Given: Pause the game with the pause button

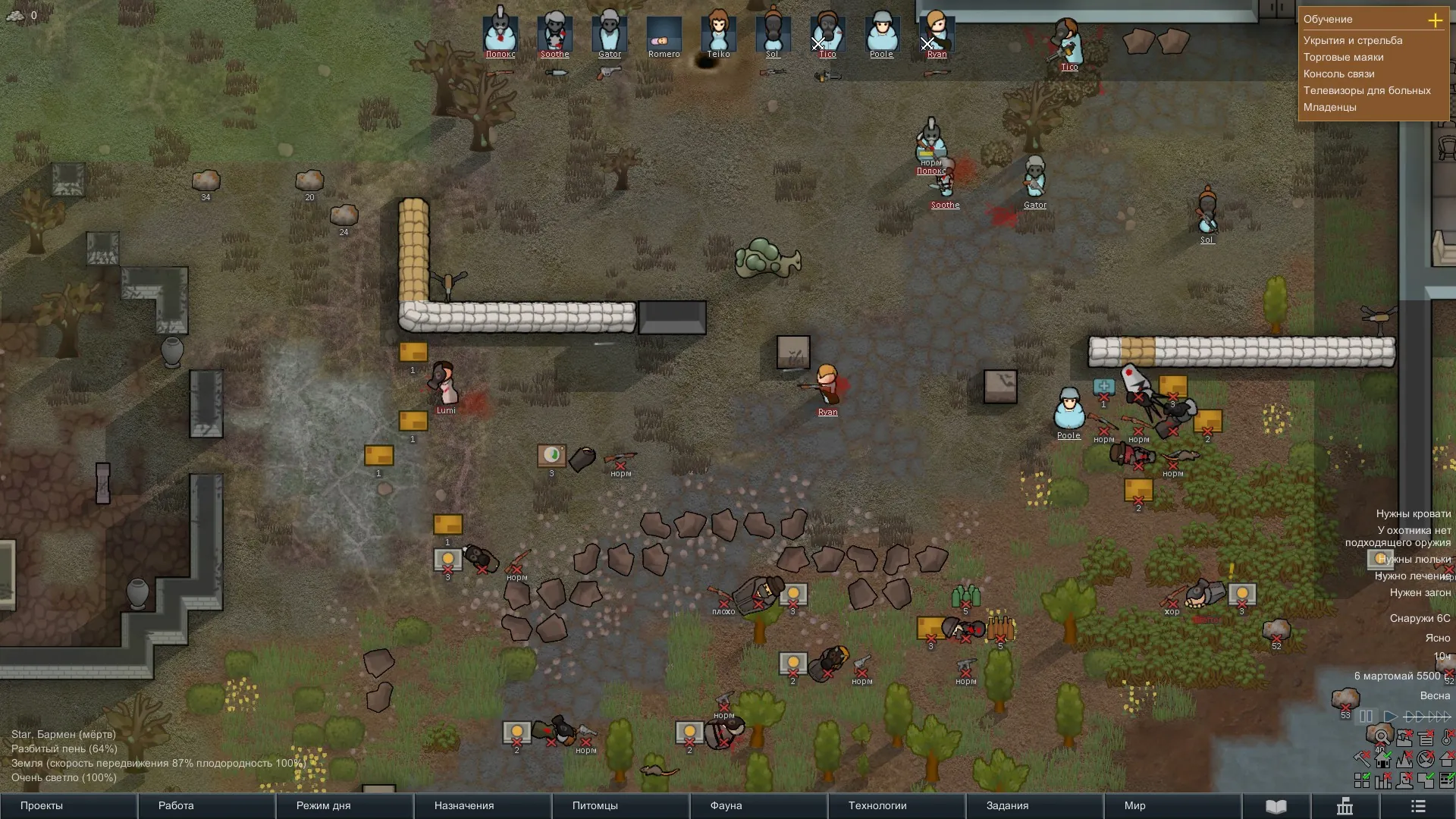Looking at the screenshot, I should (1366, 716).
